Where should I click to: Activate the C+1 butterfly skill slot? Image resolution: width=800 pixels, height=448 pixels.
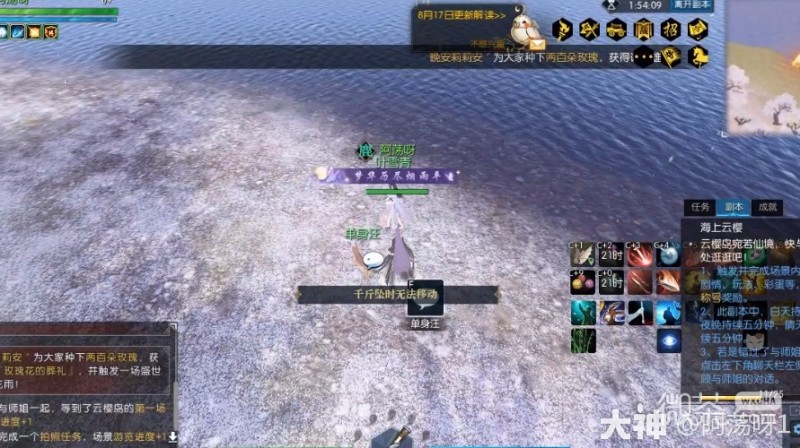(583, 255)
